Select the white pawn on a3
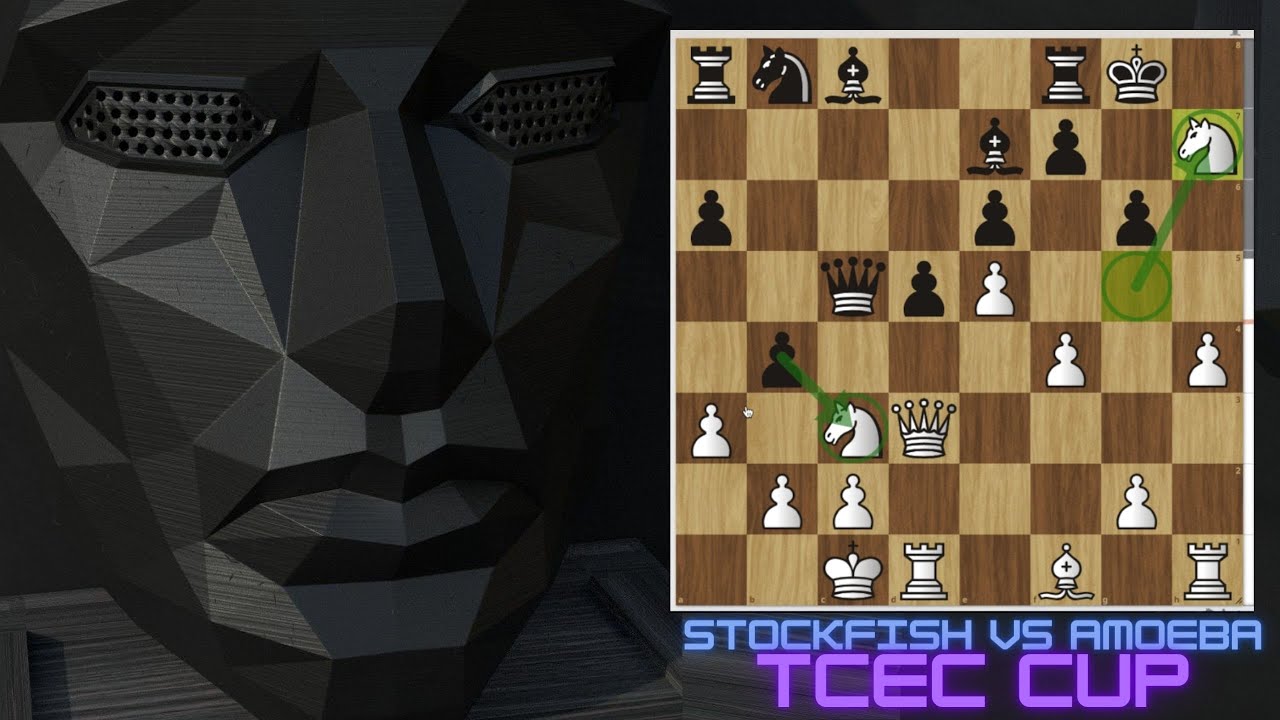The image size is (1280, 720). pyautogui.click(x=711, y=428)
